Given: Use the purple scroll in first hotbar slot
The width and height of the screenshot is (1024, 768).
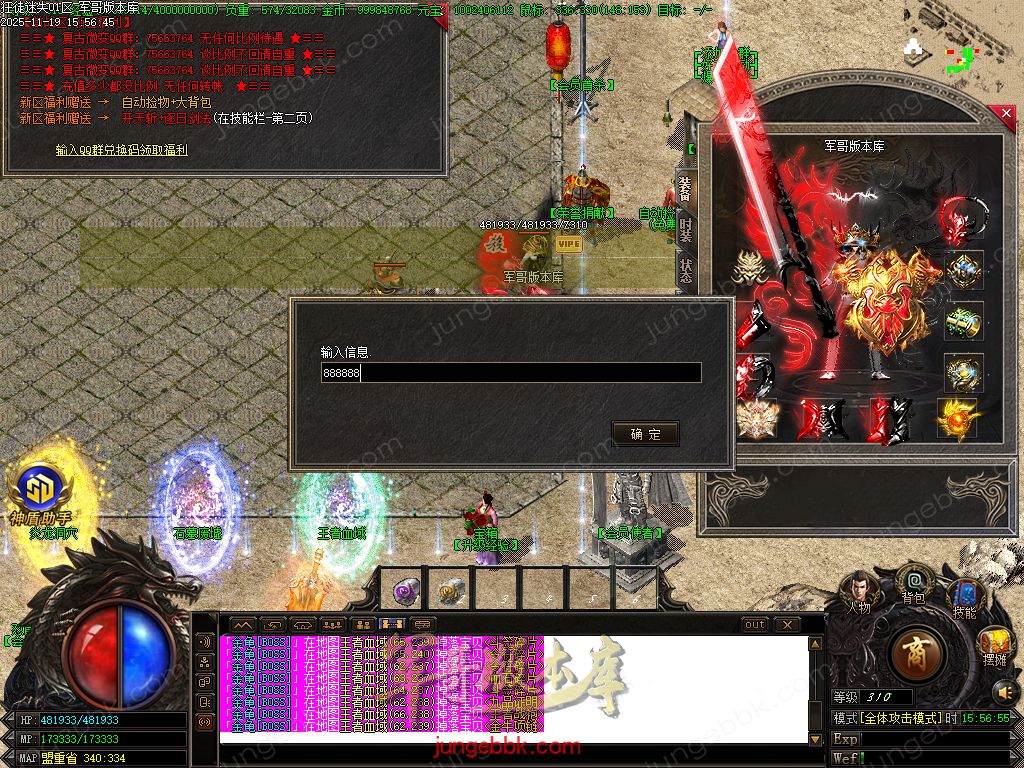Looking at the screenshot, I should click(405, 590).
